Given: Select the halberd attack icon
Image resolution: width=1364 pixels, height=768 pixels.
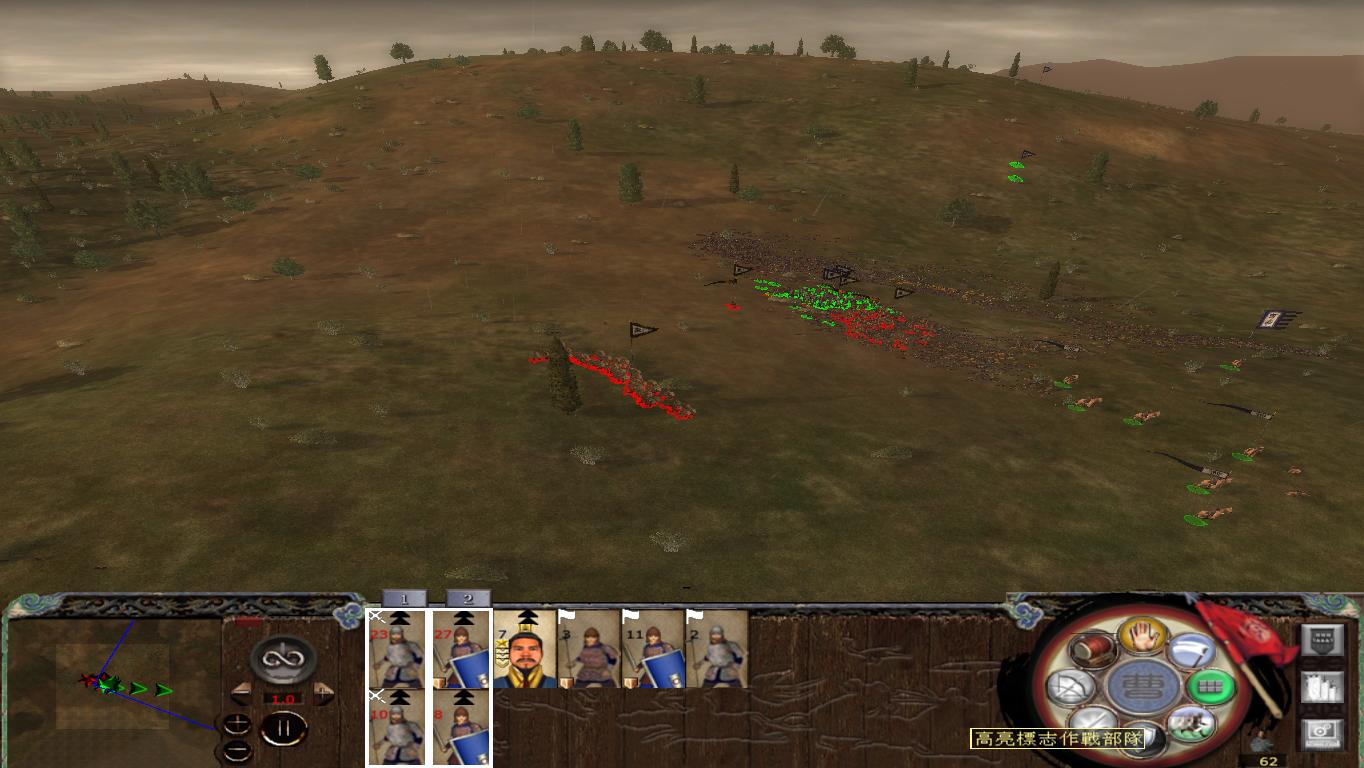Looking at the screenshot, I should pyautogui.click(x=1192, y=651).
